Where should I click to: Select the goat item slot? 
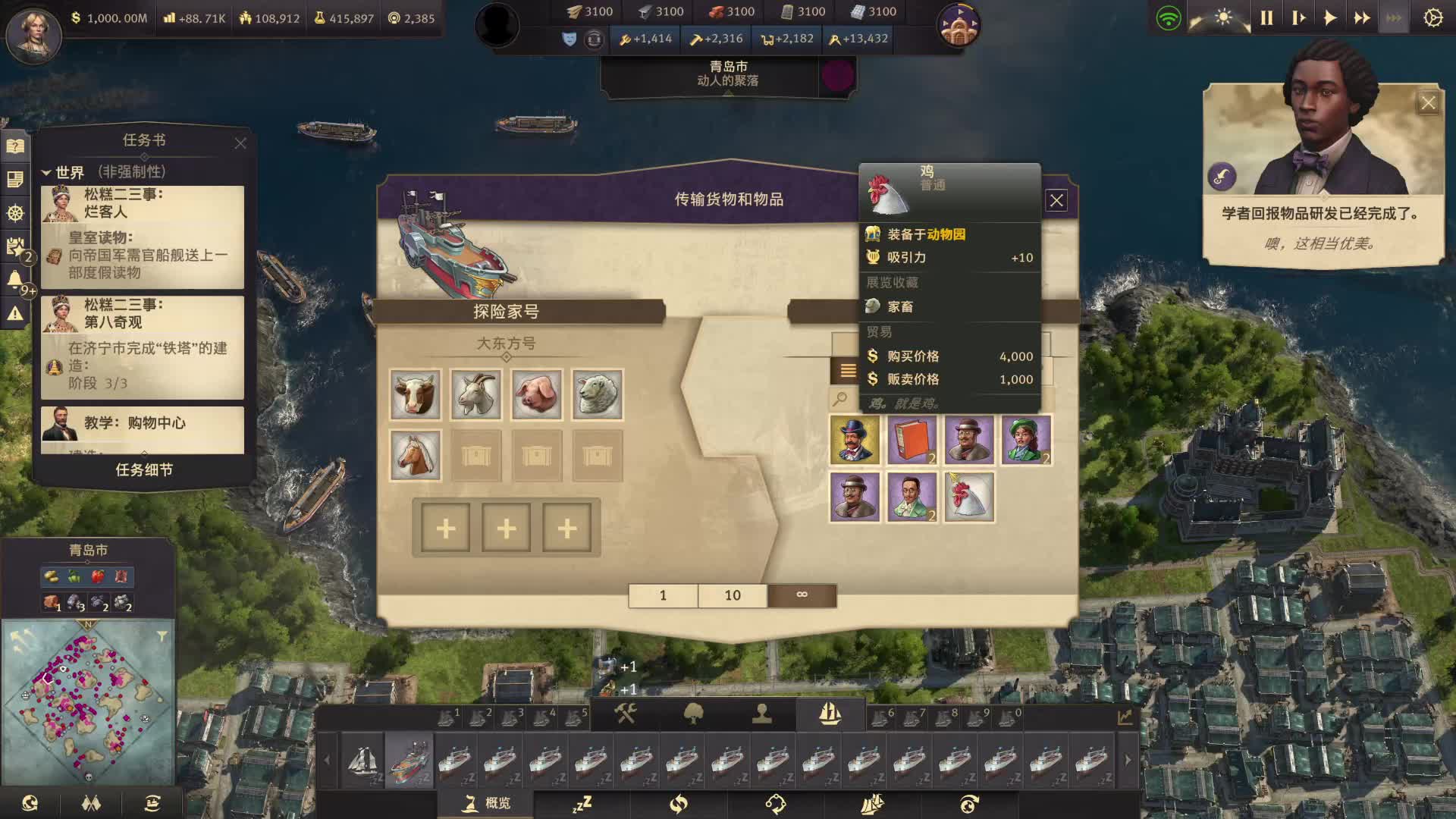click(x=475, y=394)
